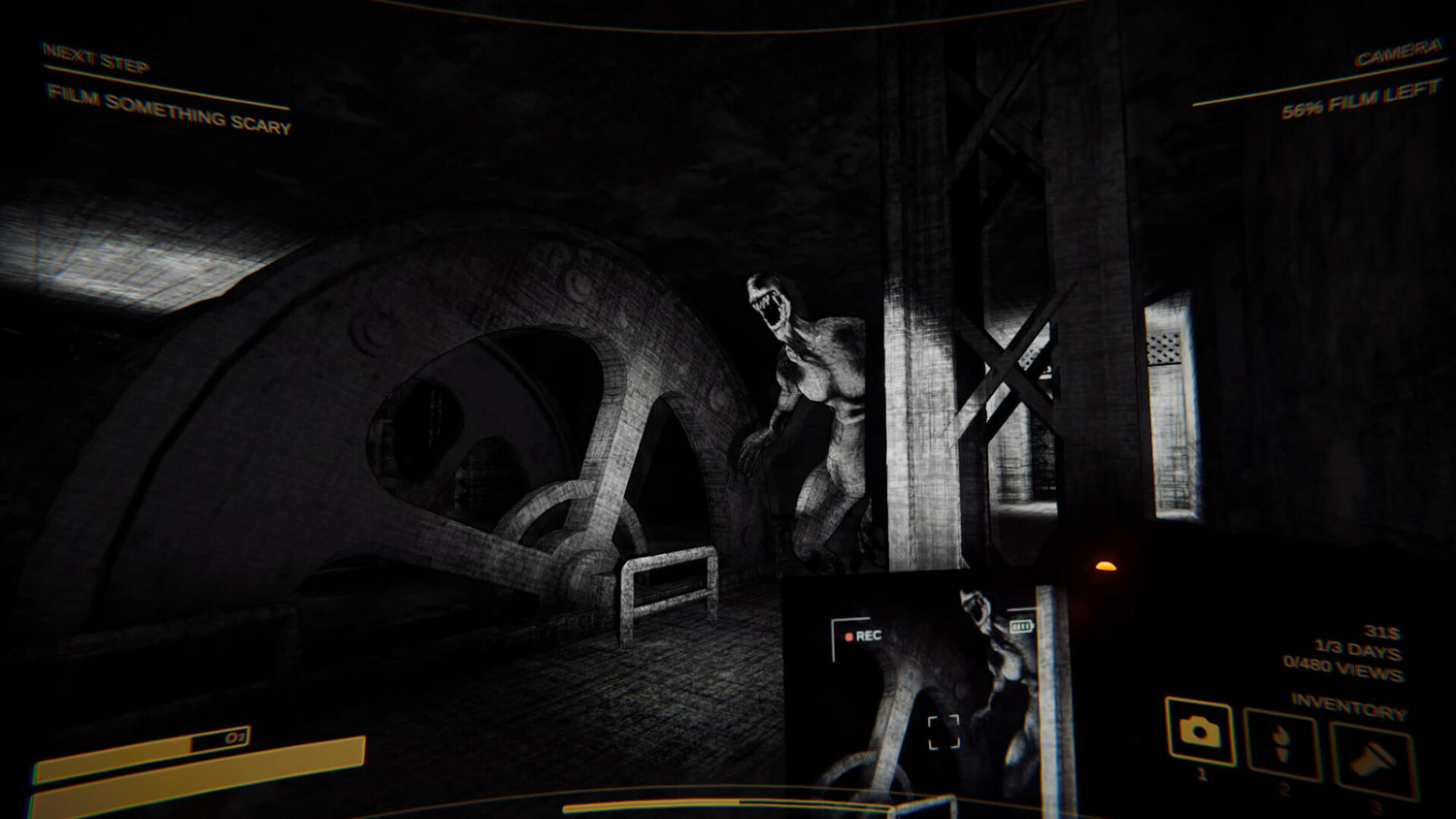Select the camera in inventory slot 1
1456x819 pixels.
coord(1198,733)
